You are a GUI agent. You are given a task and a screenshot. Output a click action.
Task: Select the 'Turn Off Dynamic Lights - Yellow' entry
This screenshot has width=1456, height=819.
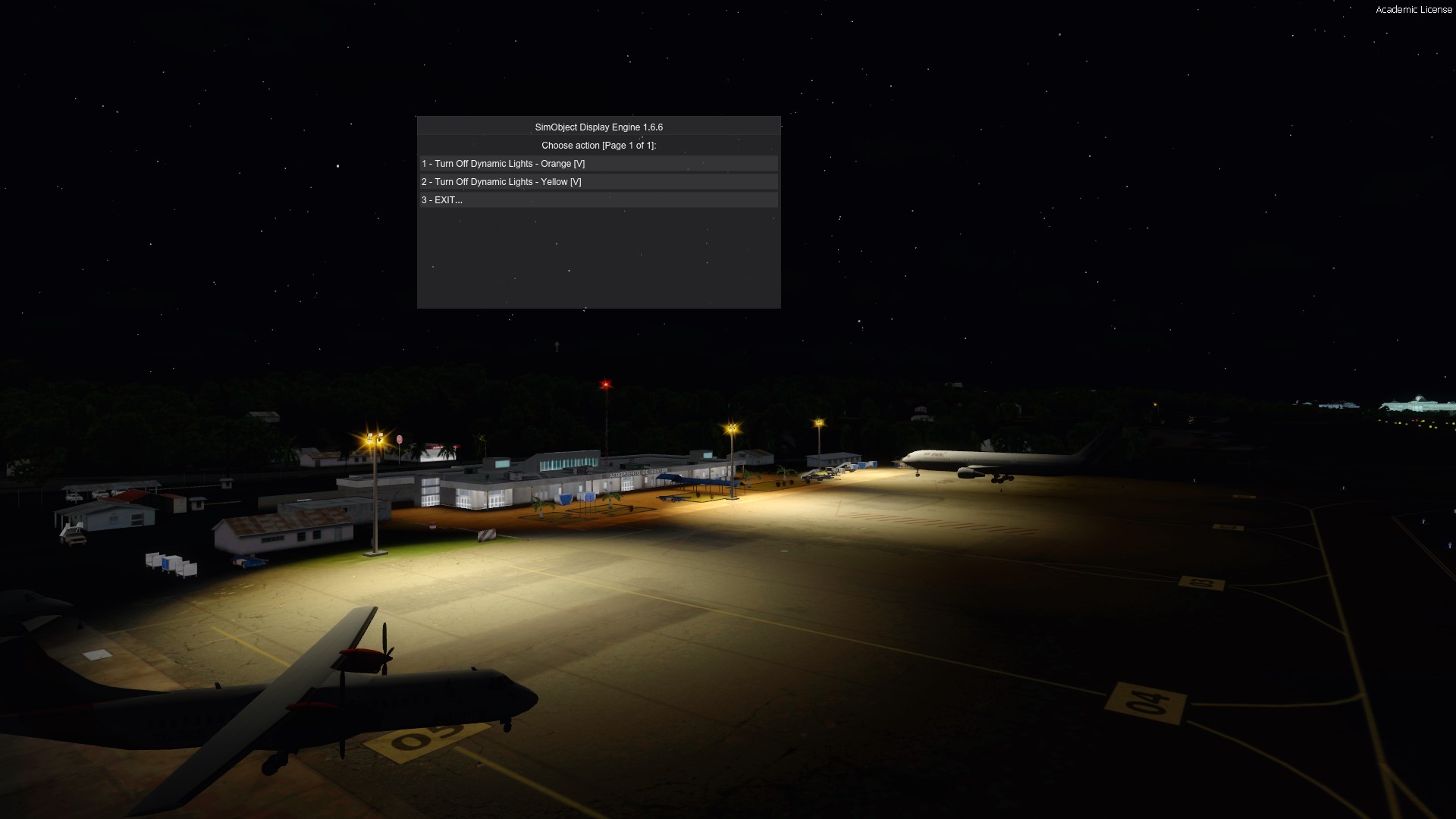pyautogui.click(x=500, y=182)
